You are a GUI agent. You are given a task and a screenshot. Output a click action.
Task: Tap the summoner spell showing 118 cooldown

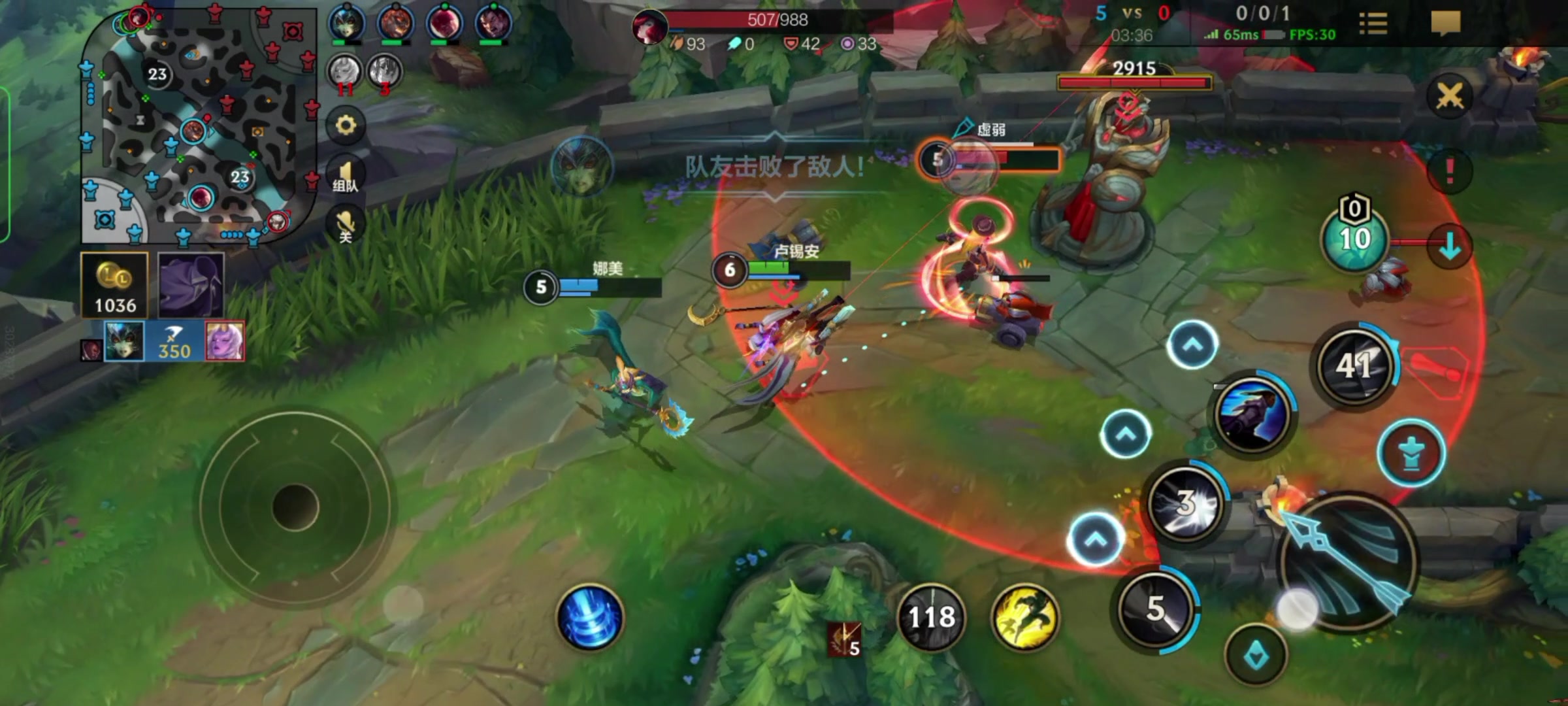pos(932,617)
